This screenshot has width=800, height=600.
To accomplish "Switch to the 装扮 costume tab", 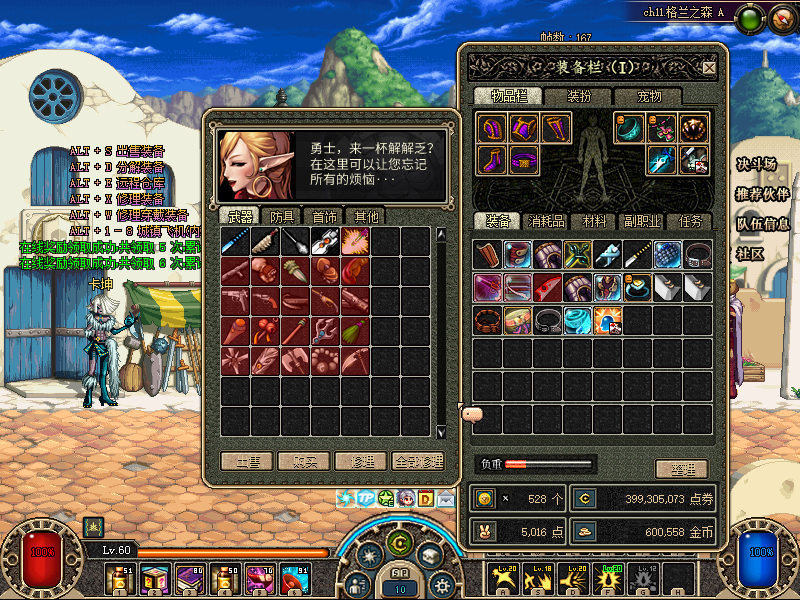I will pyautogui.click(x=579, y=96).
